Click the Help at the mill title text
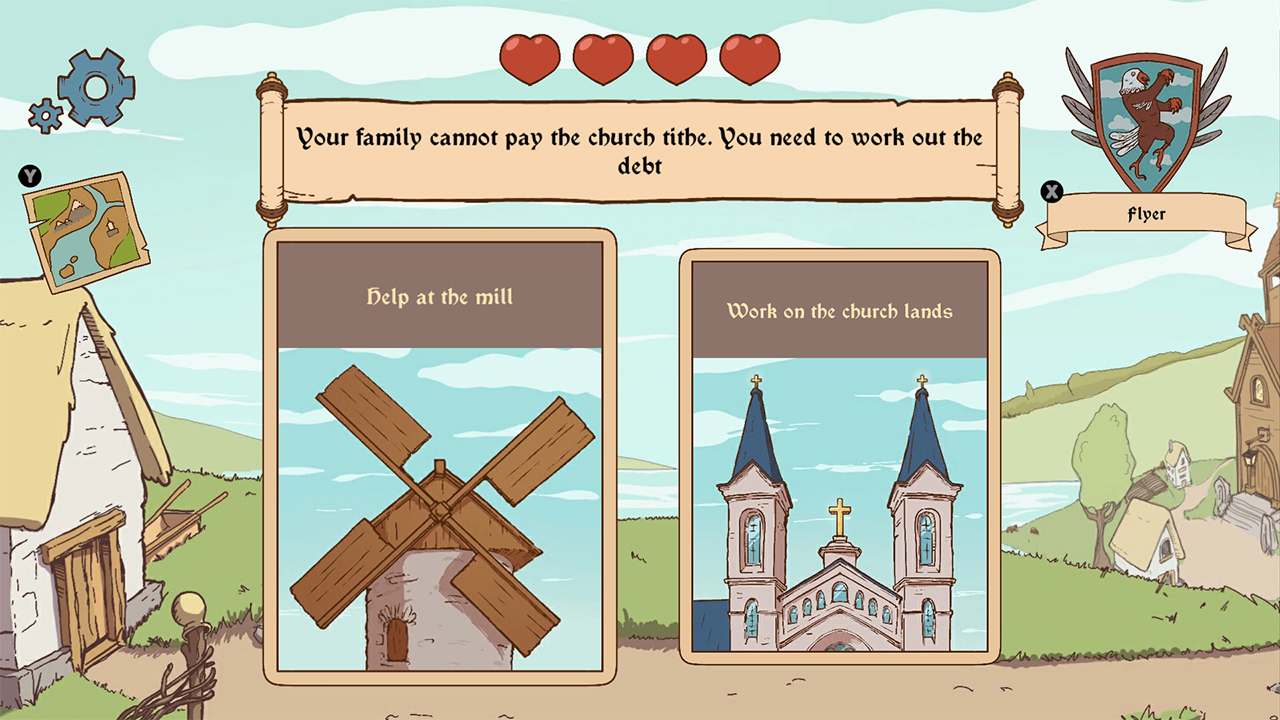The width and height of the screenshot is (1280, 720). point(440,297)
